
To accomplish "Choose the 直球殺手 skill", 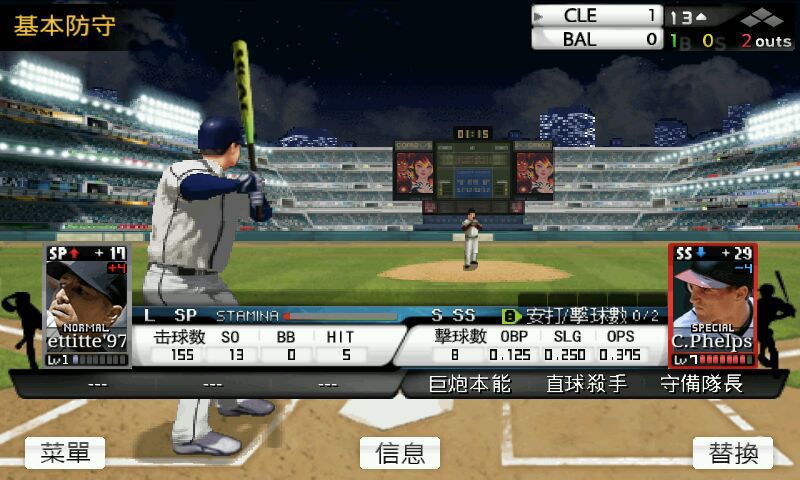I will coord(586,384).
